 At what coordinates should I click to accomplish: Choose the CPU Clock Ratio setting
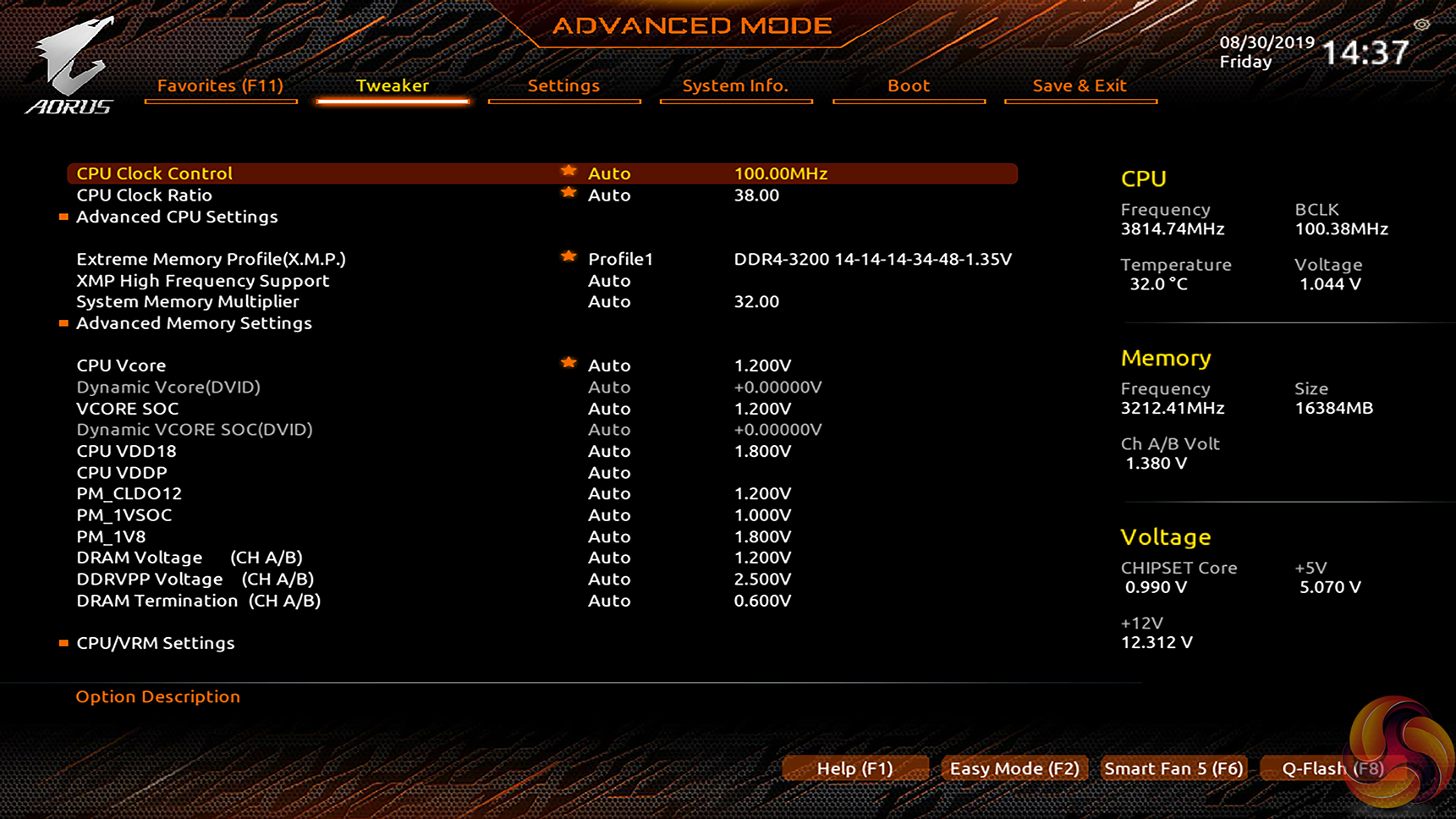click(145, 195)
